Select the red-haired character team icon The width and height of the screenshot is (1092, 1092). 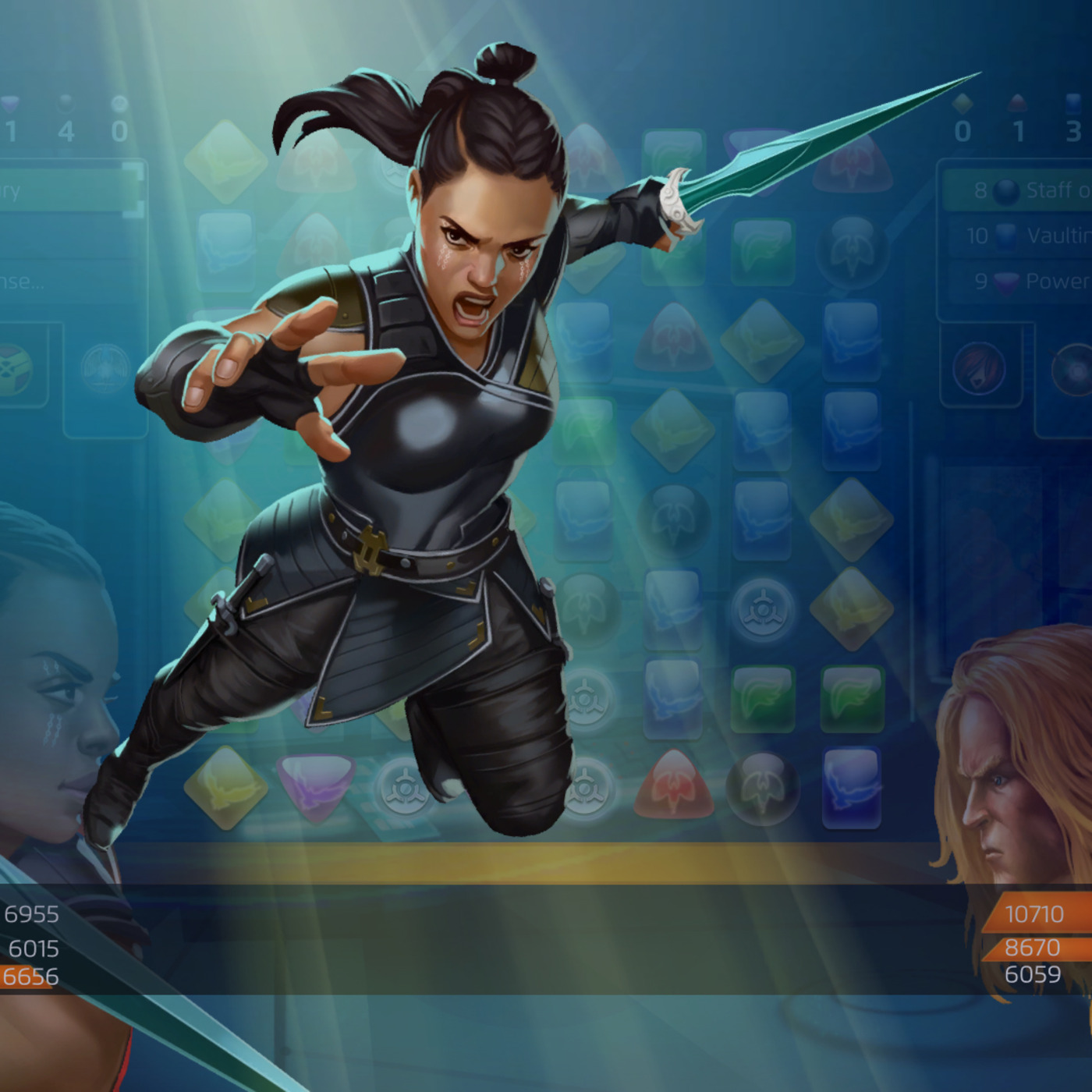978,368
